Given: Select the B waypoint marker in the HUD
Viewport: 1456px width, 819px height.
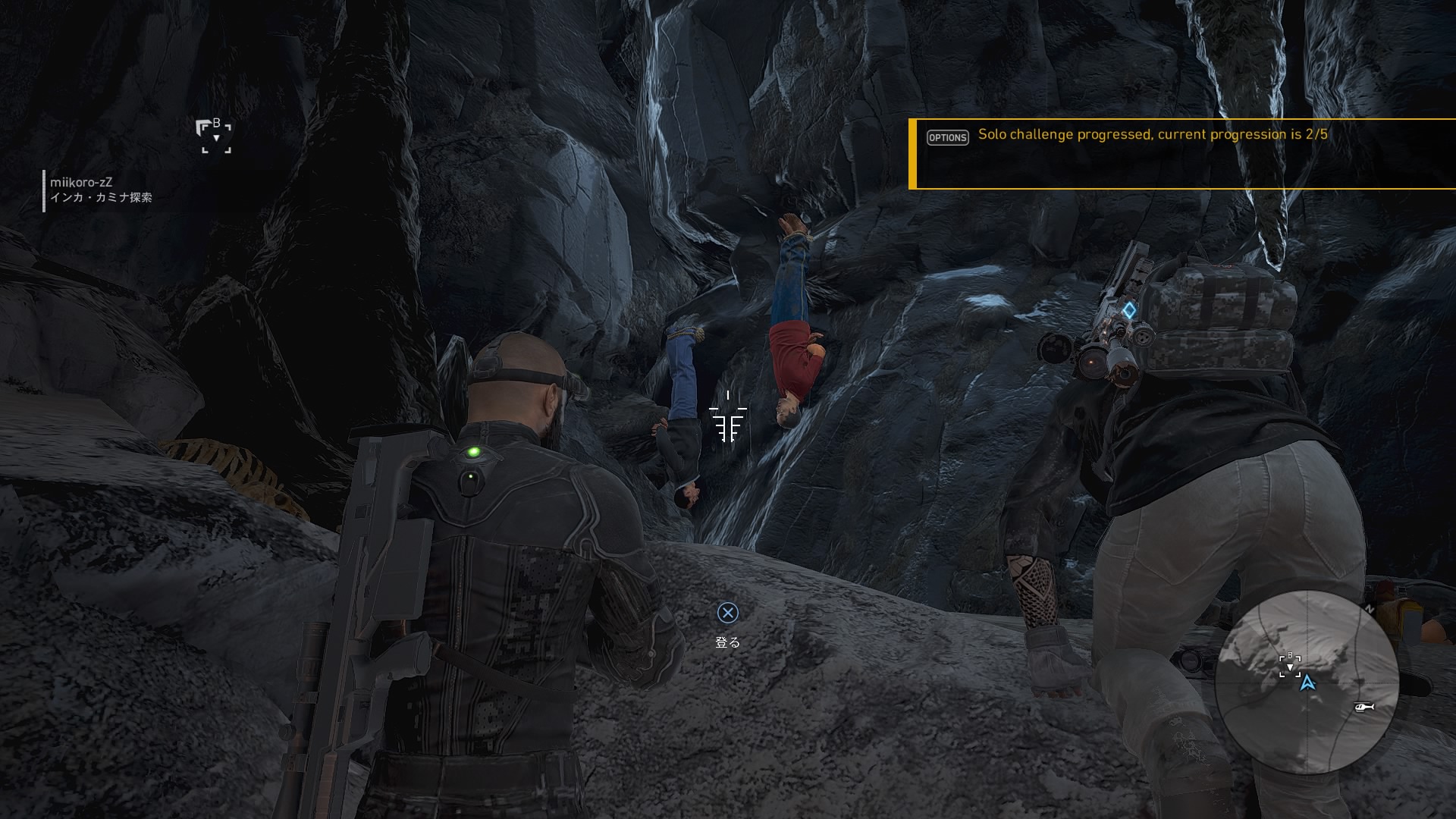Looking at the screenshot, I should [216, 136].
